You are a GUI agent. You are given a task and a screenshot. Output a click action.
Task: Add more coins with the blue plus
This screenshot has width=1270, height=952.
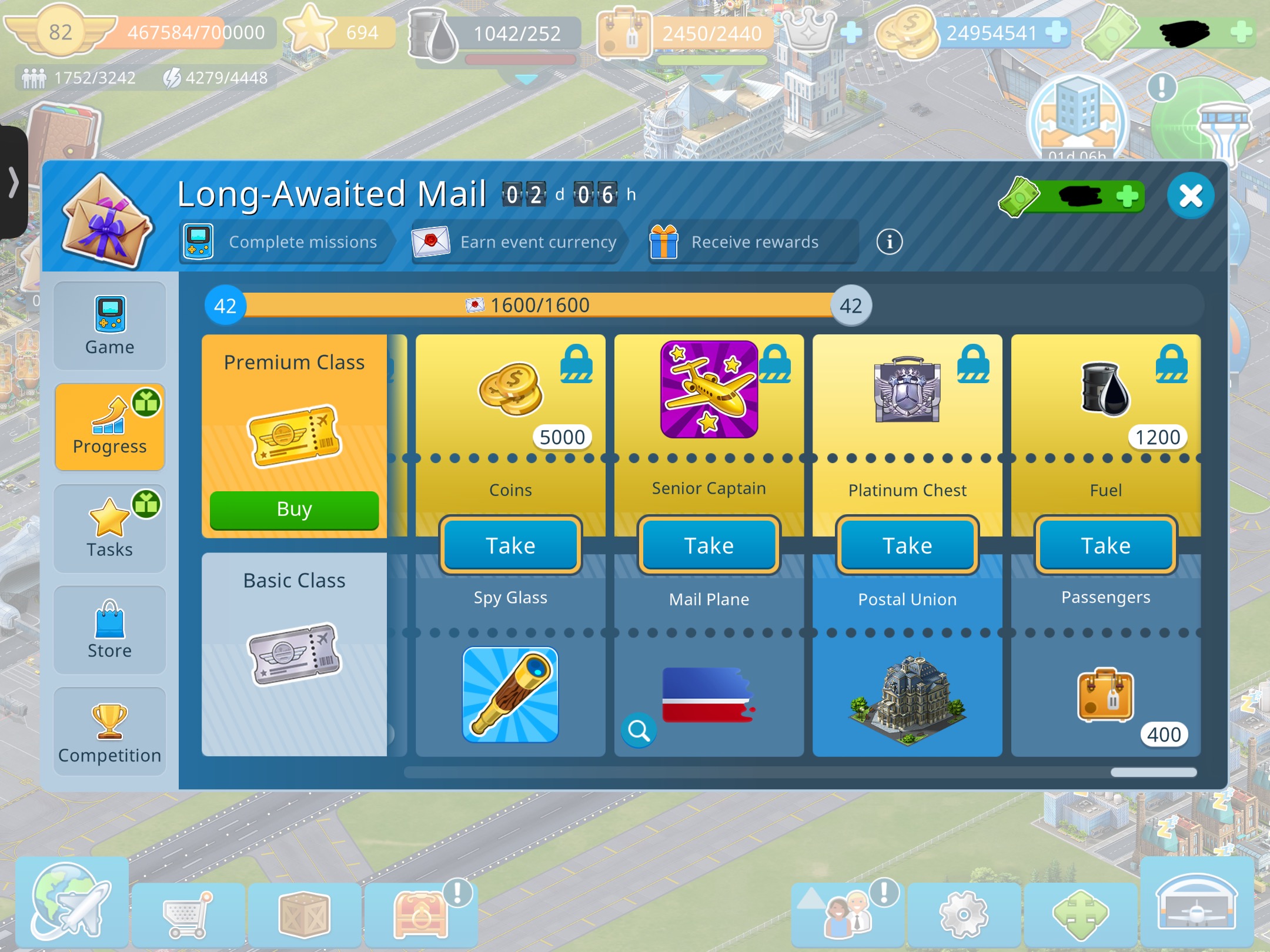[x=1056, y=32]
